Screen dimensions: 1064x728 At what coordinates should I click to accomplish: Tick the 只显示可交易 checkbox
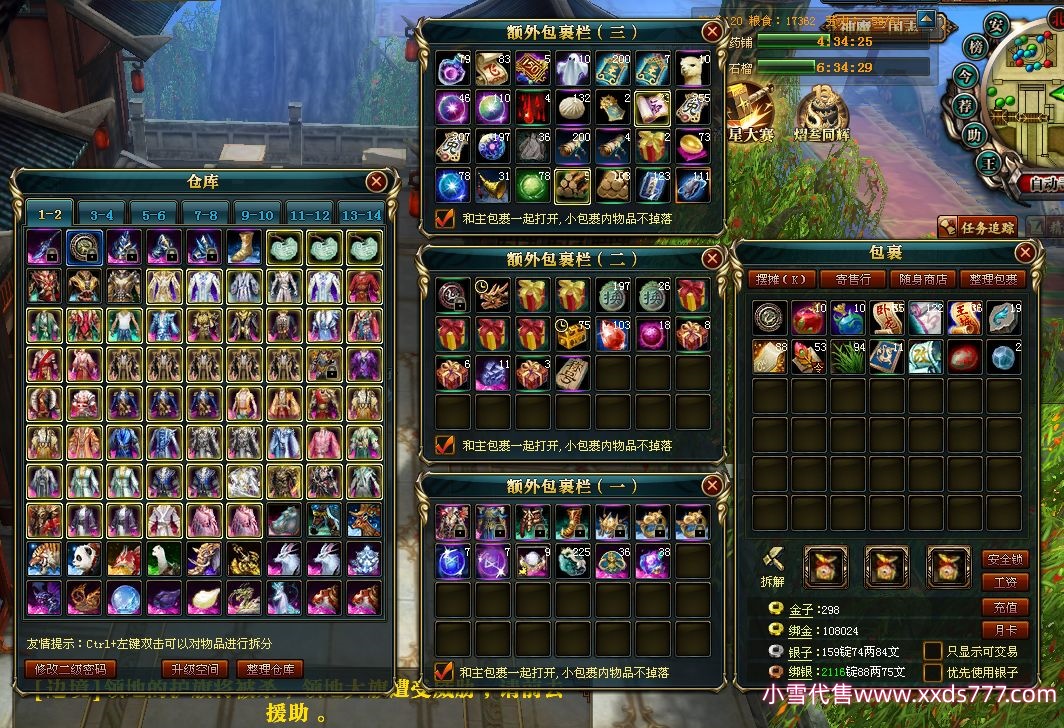[932, 651]
